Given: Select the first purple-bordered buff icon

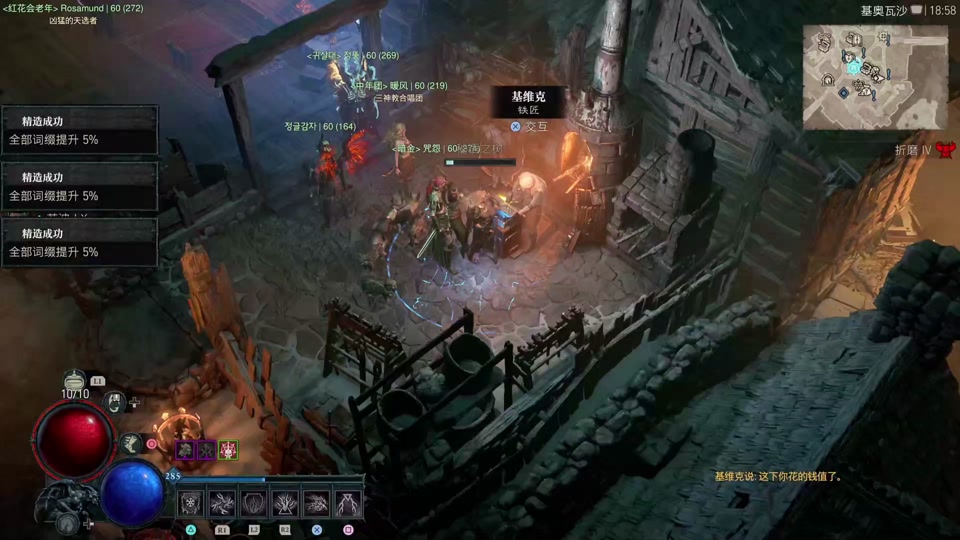Looking at the screenshot, I should pyautogui.click(x=185, y=450).
